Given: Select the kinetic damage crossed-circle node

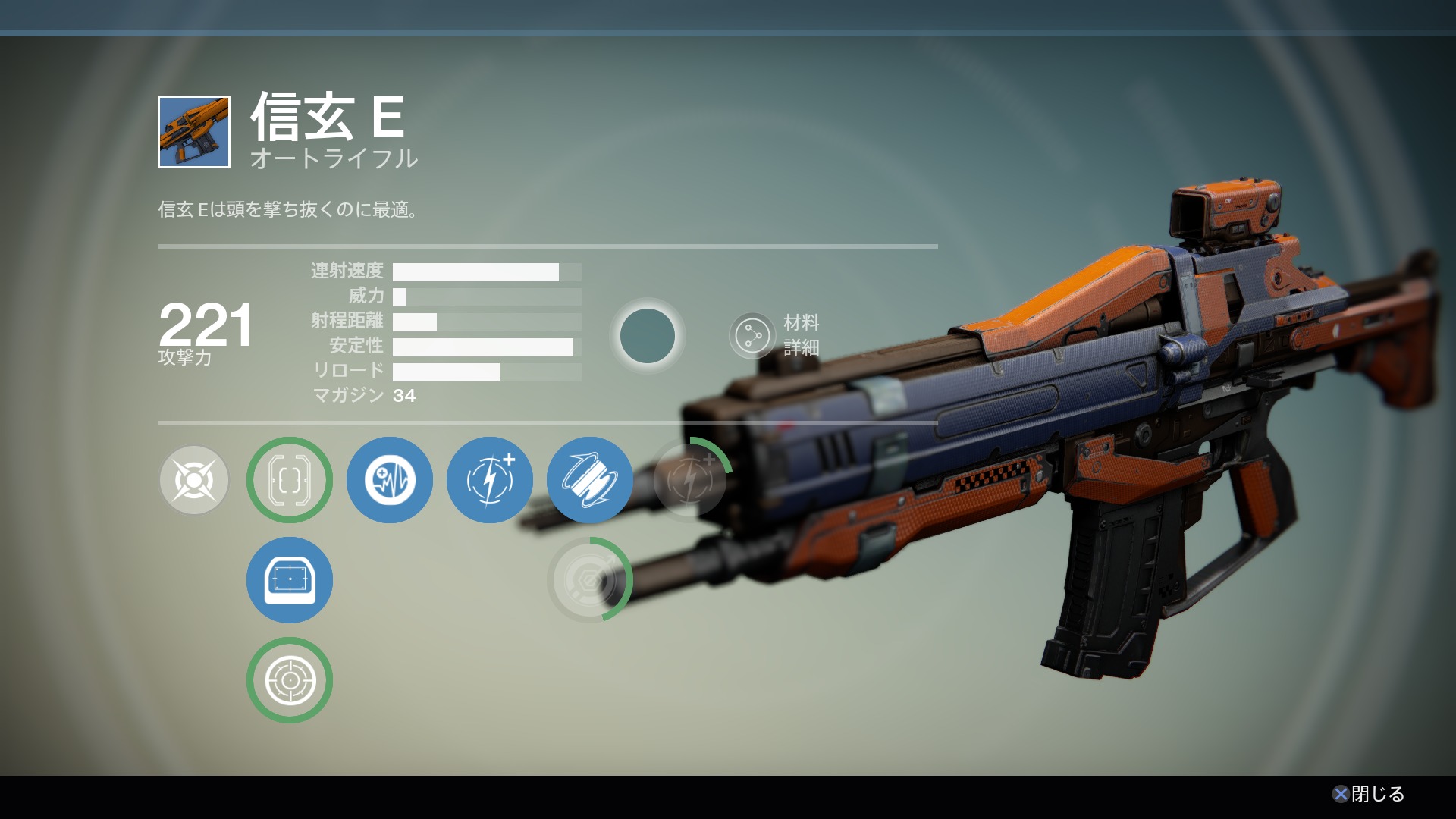Looking at the screenshot, I should coord(194,480).
